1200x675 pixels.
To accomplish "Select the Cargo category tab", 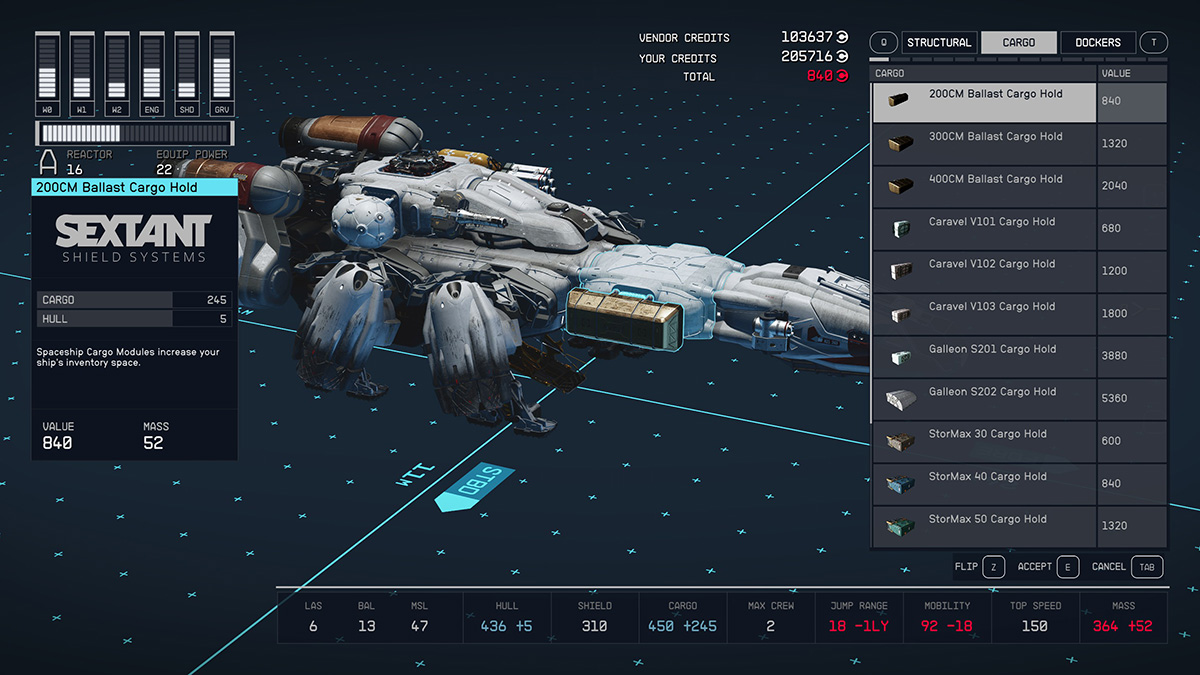I will (1018, 42).
